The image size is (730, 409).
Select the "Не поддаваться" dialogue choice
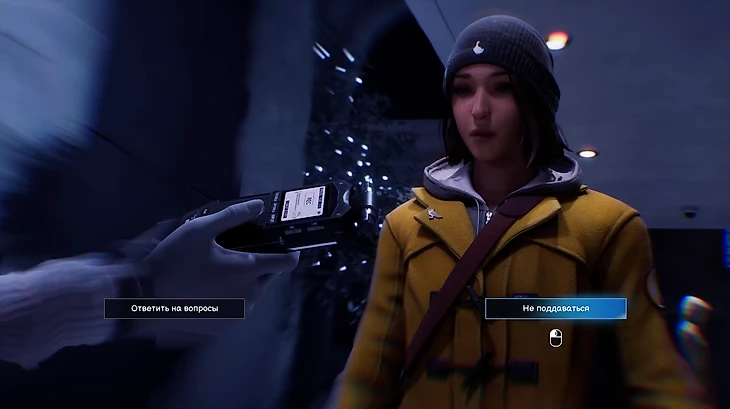coord(555,308)
